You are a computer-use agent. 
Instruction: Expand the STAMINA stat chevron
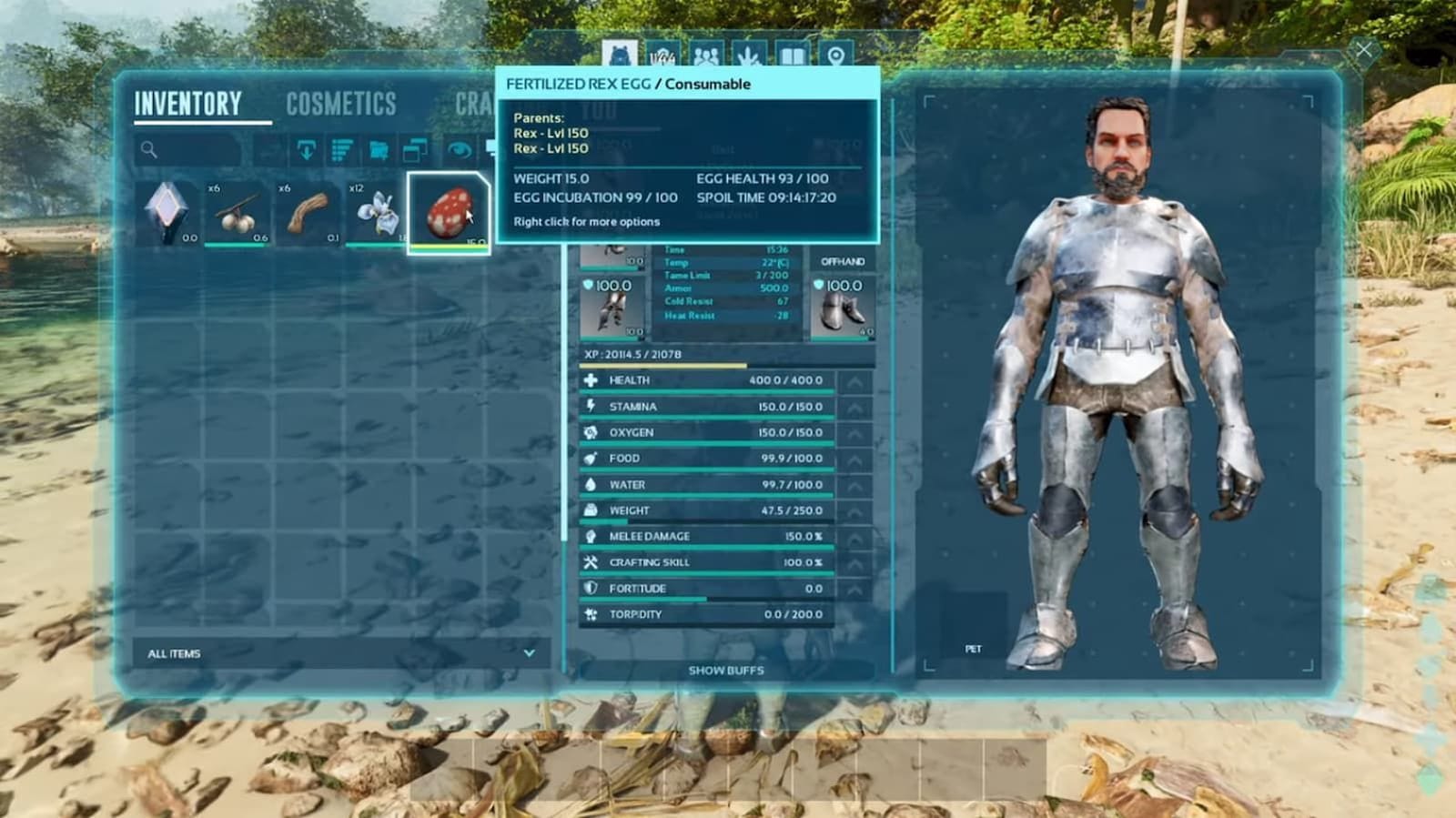point(854,407)
